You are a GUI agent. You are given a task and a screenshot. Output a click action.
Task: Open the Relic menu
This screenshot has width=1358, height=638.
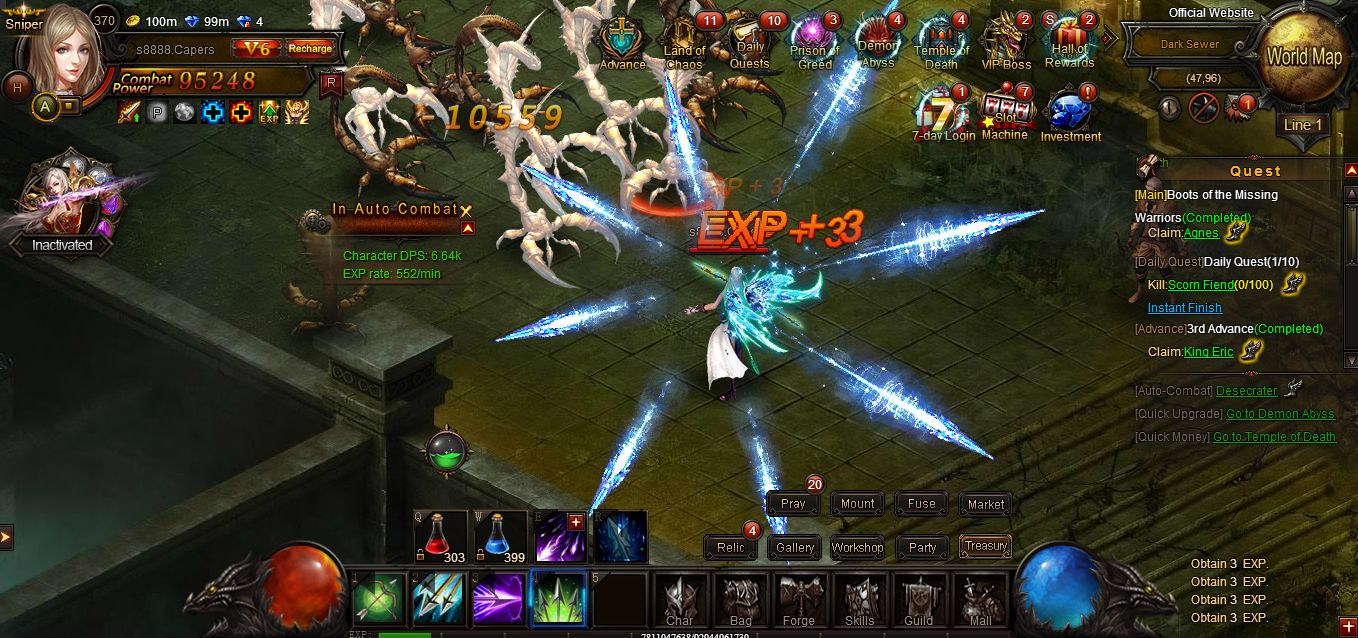(731, 547)
